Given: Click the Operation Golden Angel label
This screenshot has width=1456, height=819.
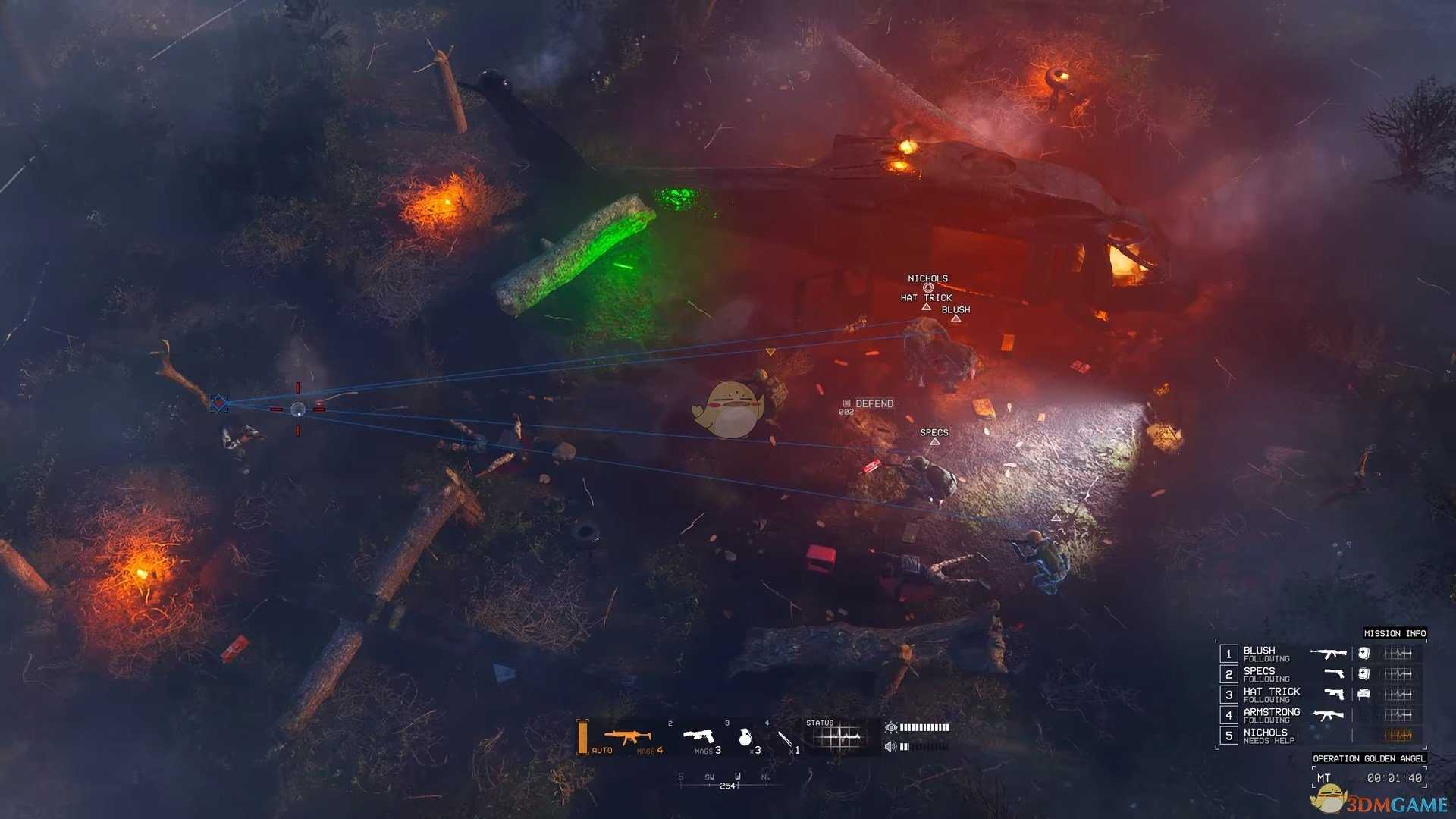Looking at the screenshot, I should tap(1369, 758).
